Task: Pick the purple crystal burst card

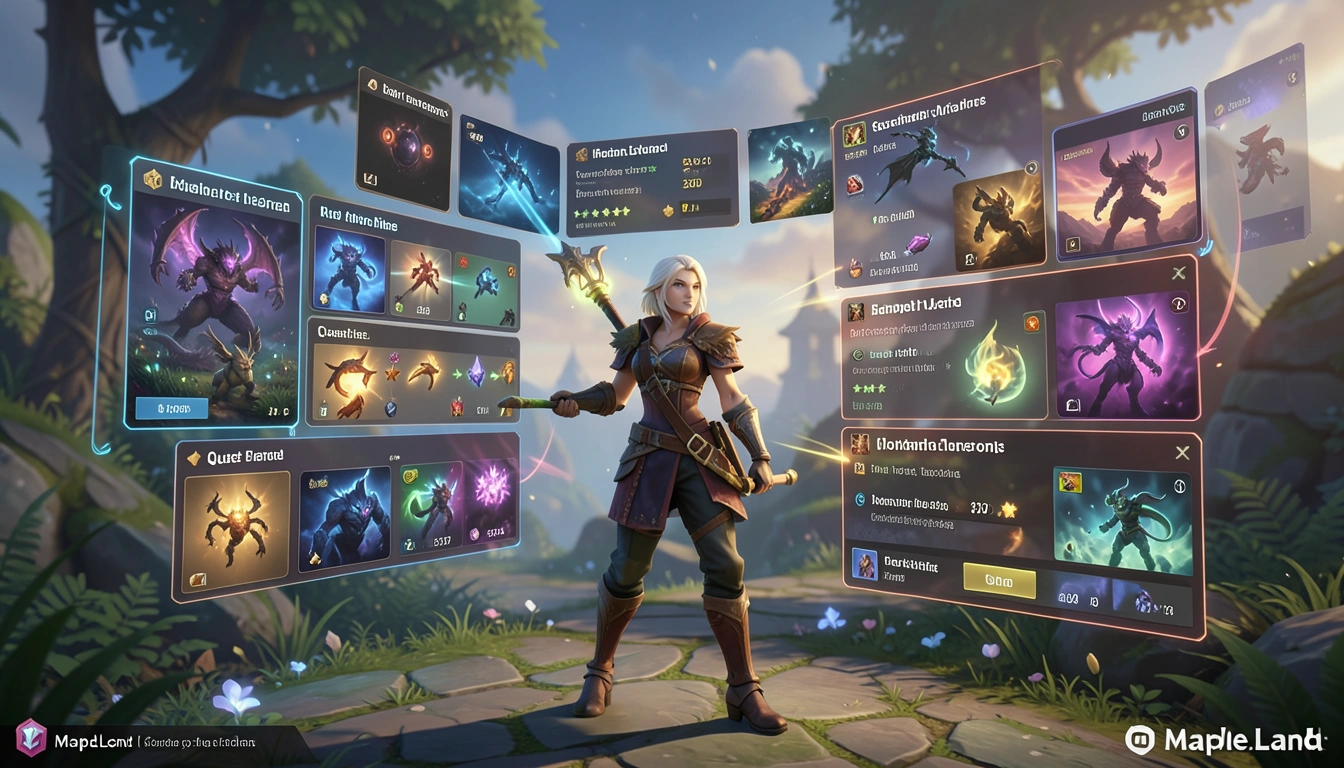Action: tap(492, 510)
